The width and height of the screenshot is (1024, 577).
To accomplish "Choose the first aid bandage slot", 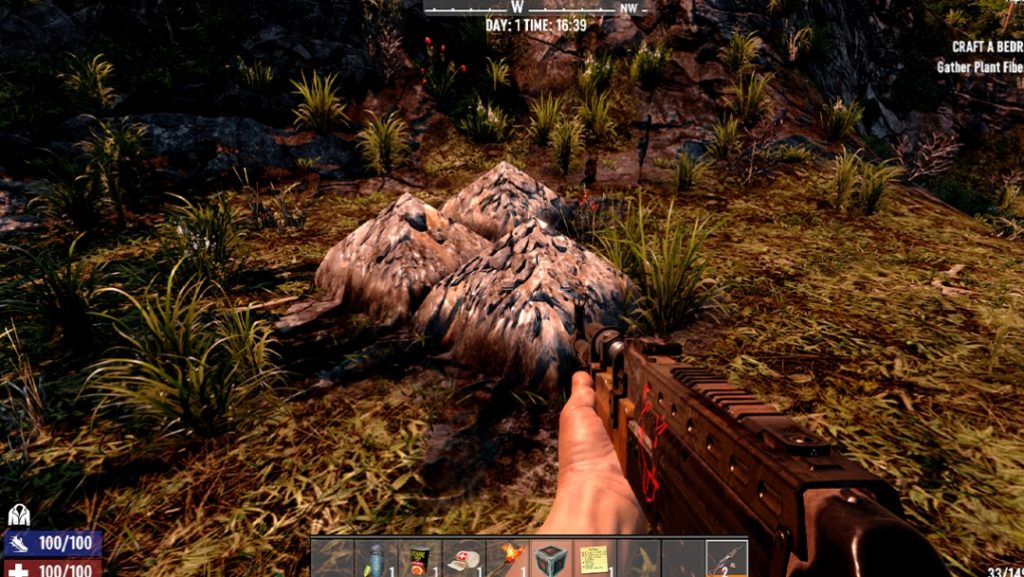I will (464, 558).
